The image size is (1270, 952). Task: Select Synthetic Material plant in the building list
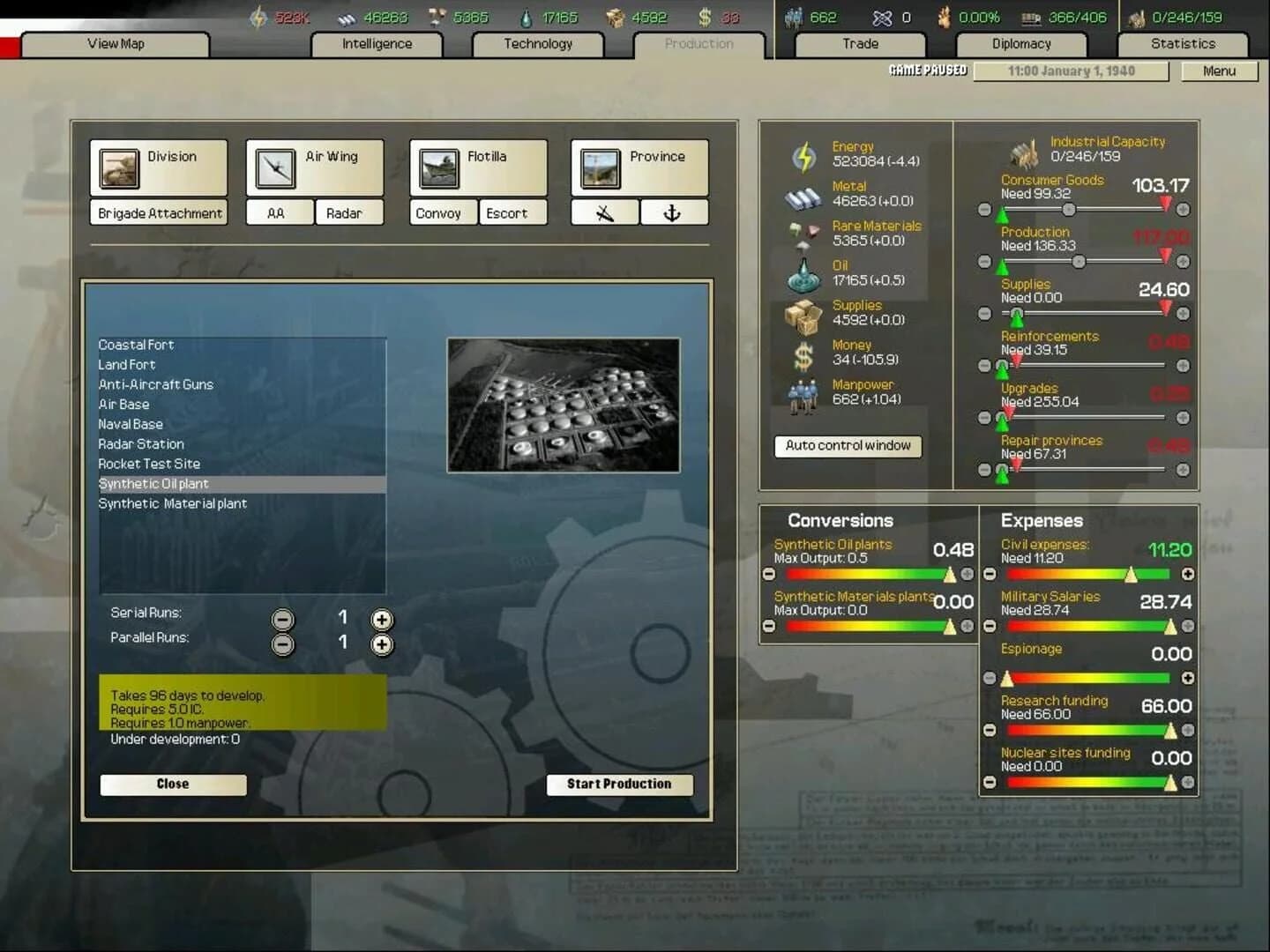tap(173, 502)
